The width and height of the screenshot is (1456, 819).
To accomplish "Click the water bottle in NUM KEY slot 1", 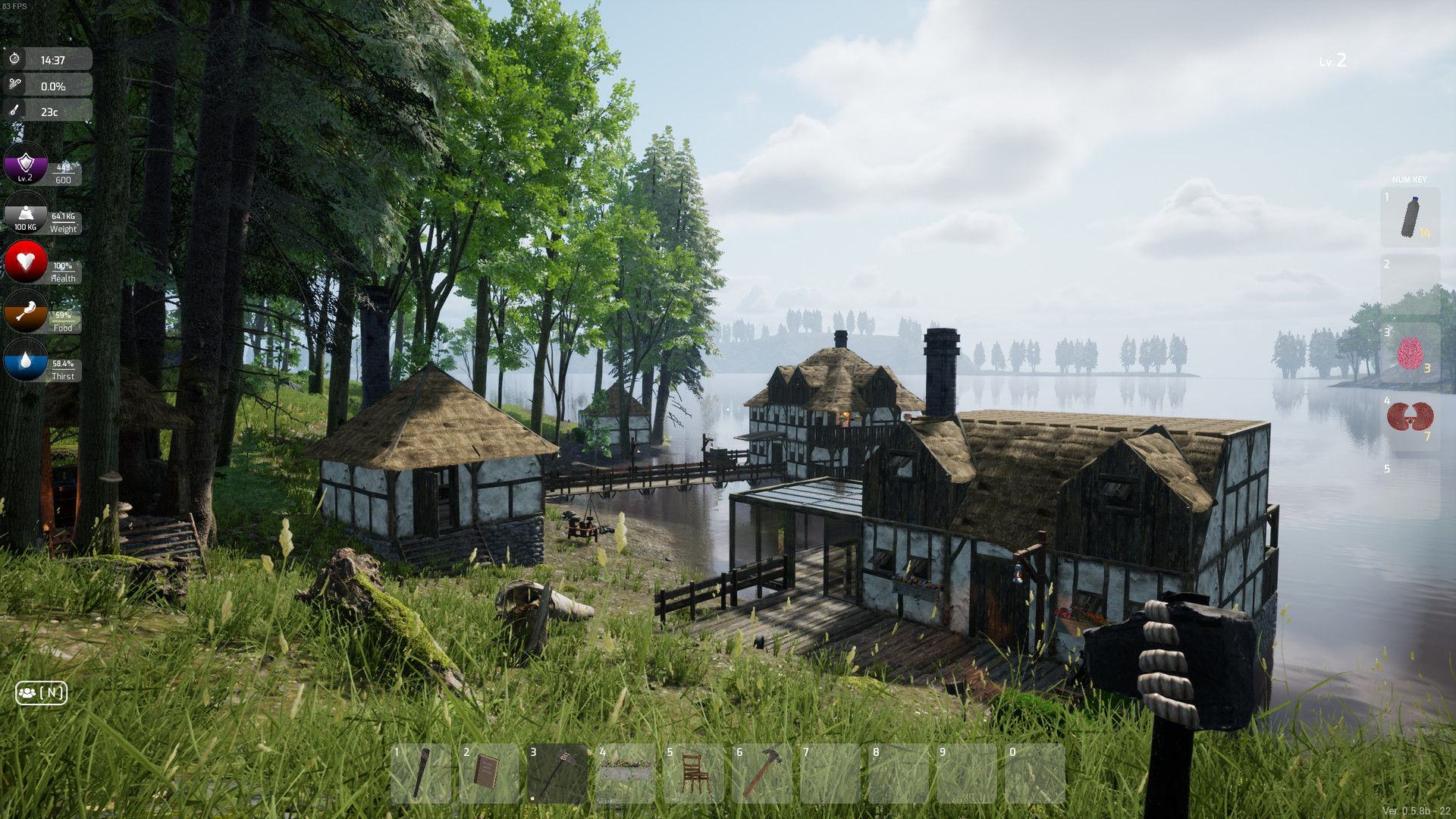I will (x=1412, y=218).
